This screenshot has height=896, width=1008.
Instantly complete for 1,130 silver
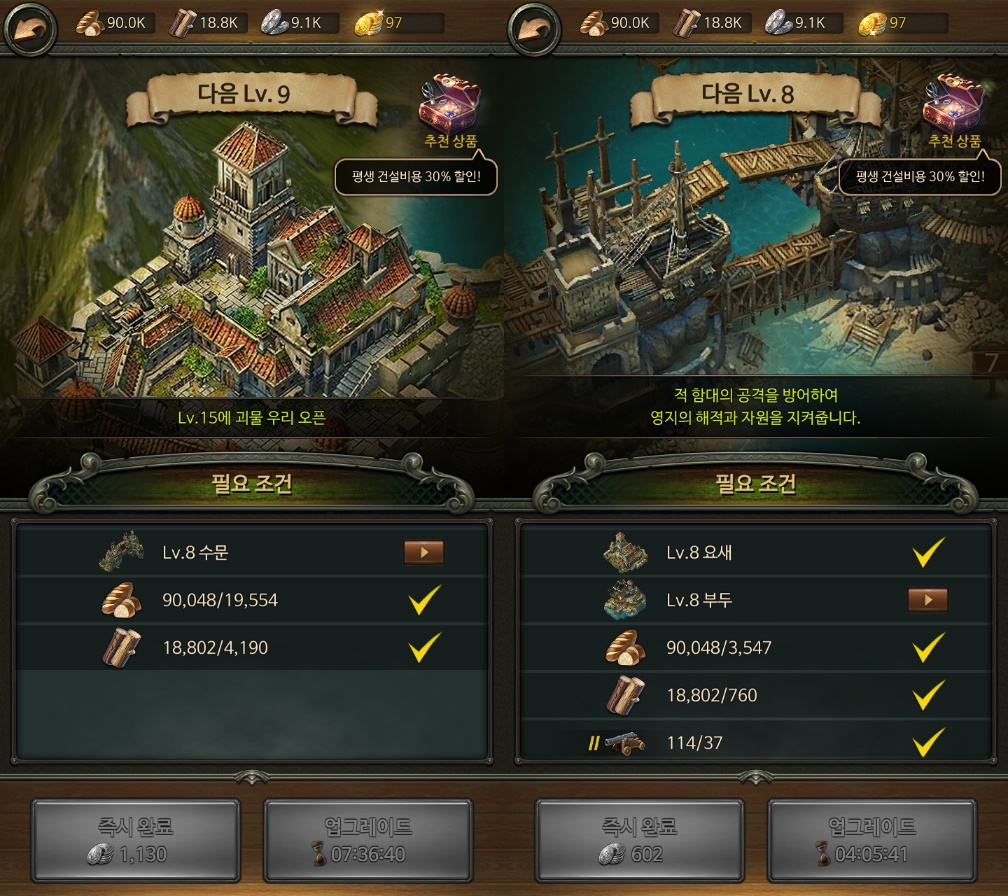click(136, 841)
